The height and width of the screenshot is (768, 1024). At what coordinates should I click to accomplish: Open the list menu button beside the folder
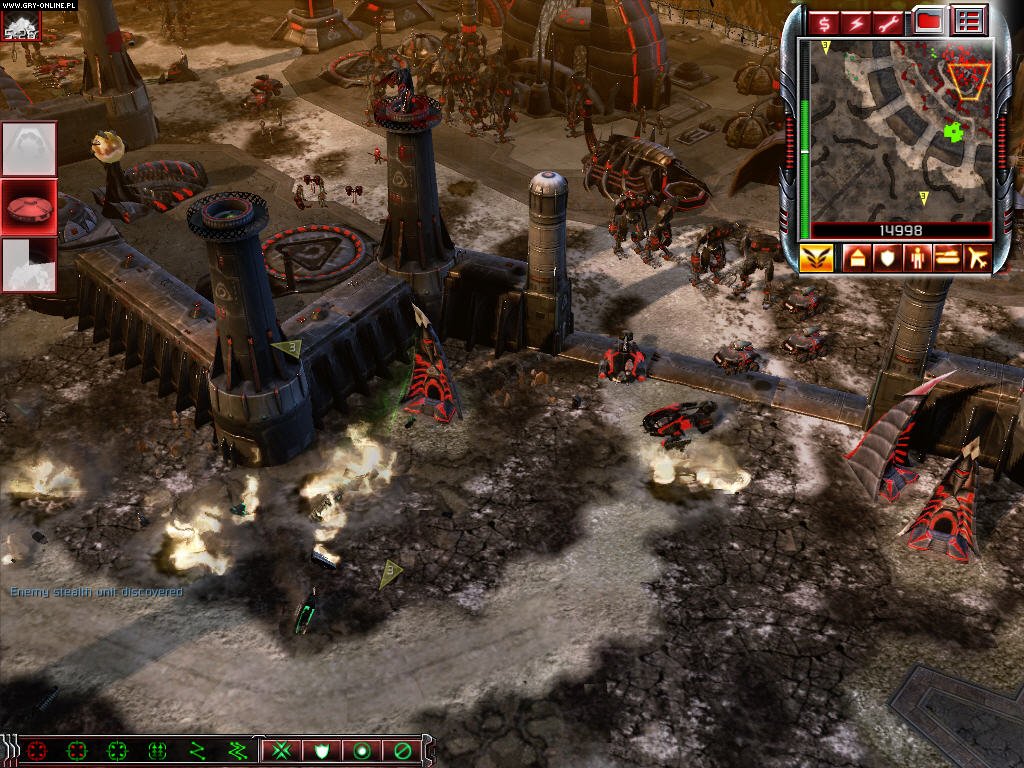[967, 21]
